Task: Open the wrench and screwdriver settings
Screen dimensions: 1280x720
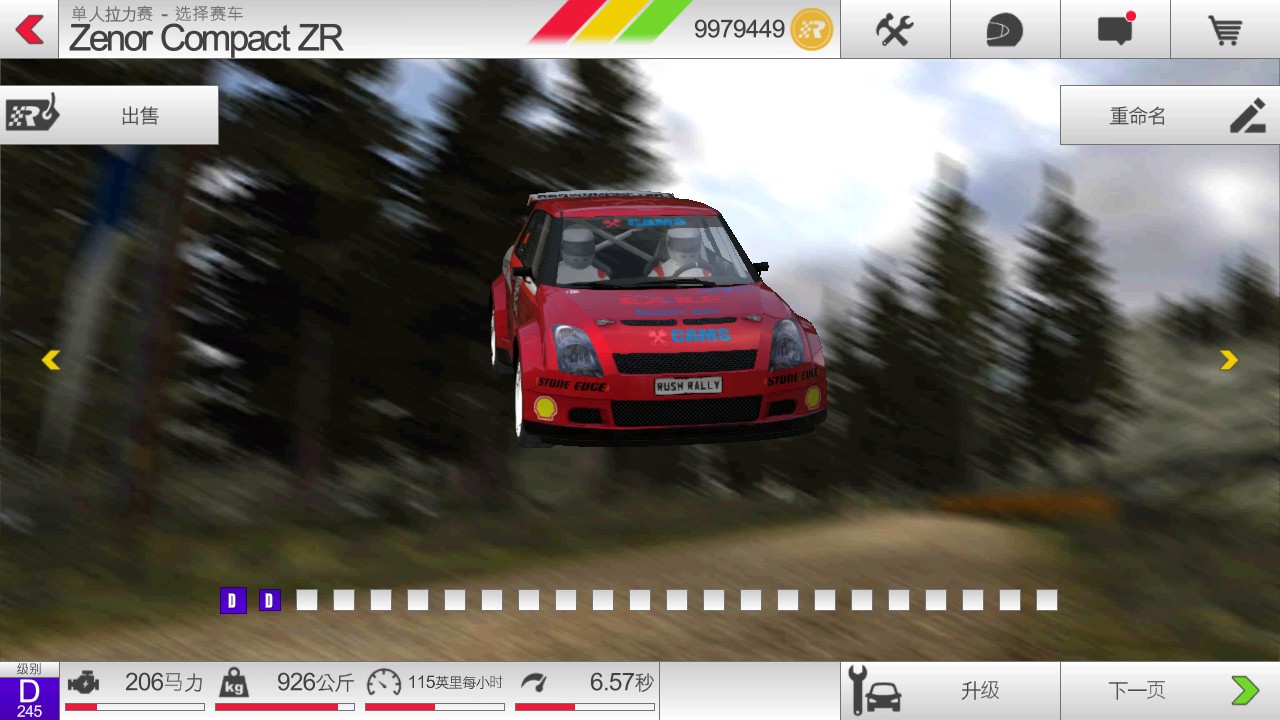Action: coord(894,30)
